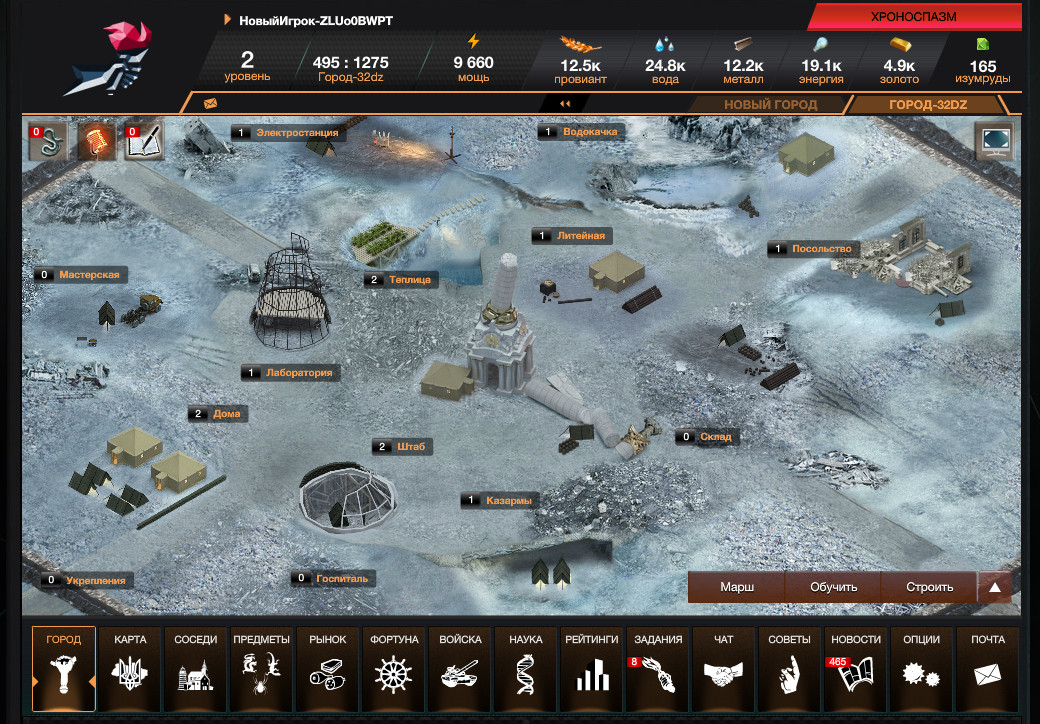This screenshot has height=724, width=1040.
Task: Open the Фортуна wheel menu
Action: [393, 661]
